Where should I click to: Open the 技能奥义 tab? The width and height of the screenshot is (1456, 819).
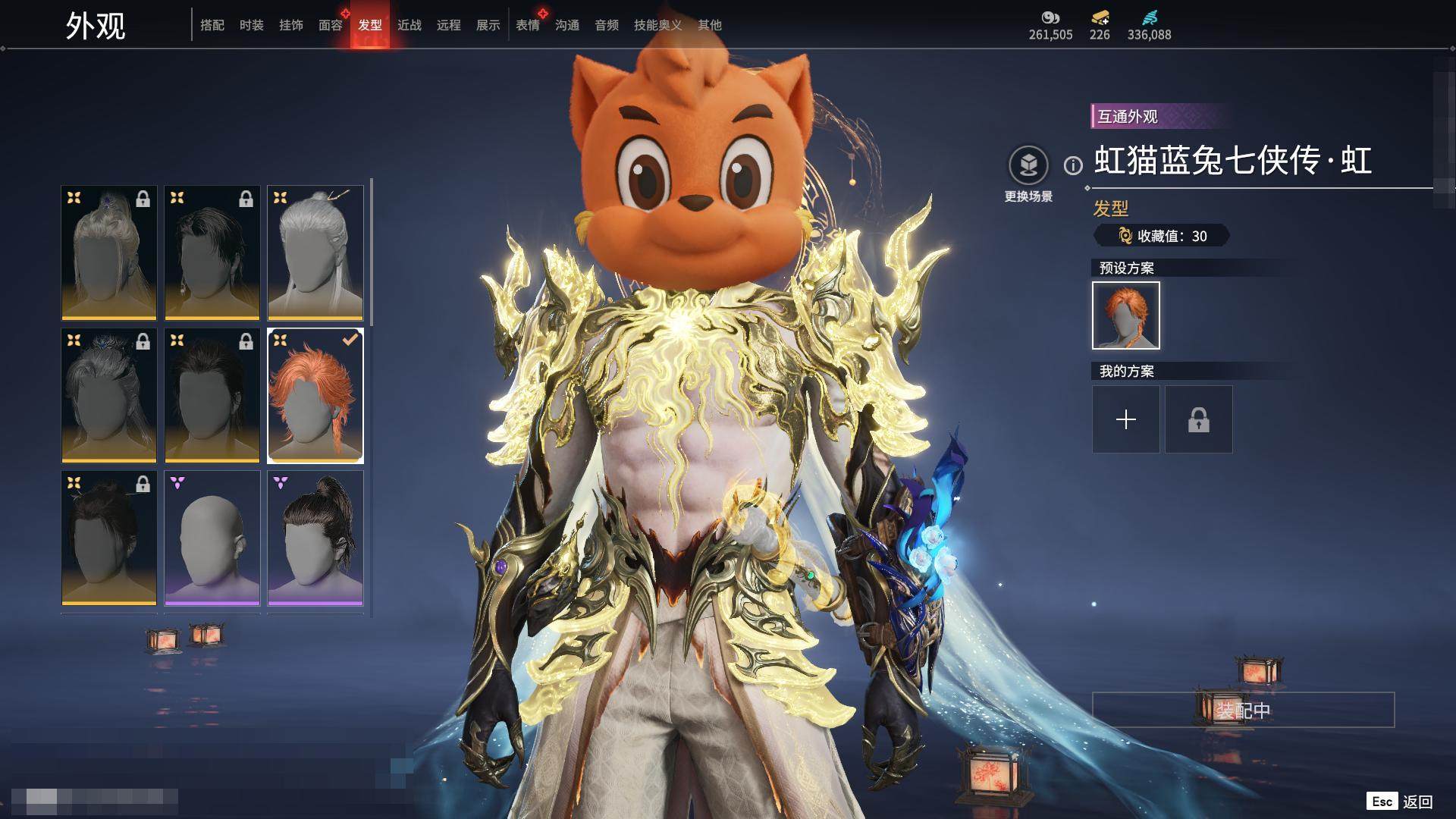tap(657, 25)
